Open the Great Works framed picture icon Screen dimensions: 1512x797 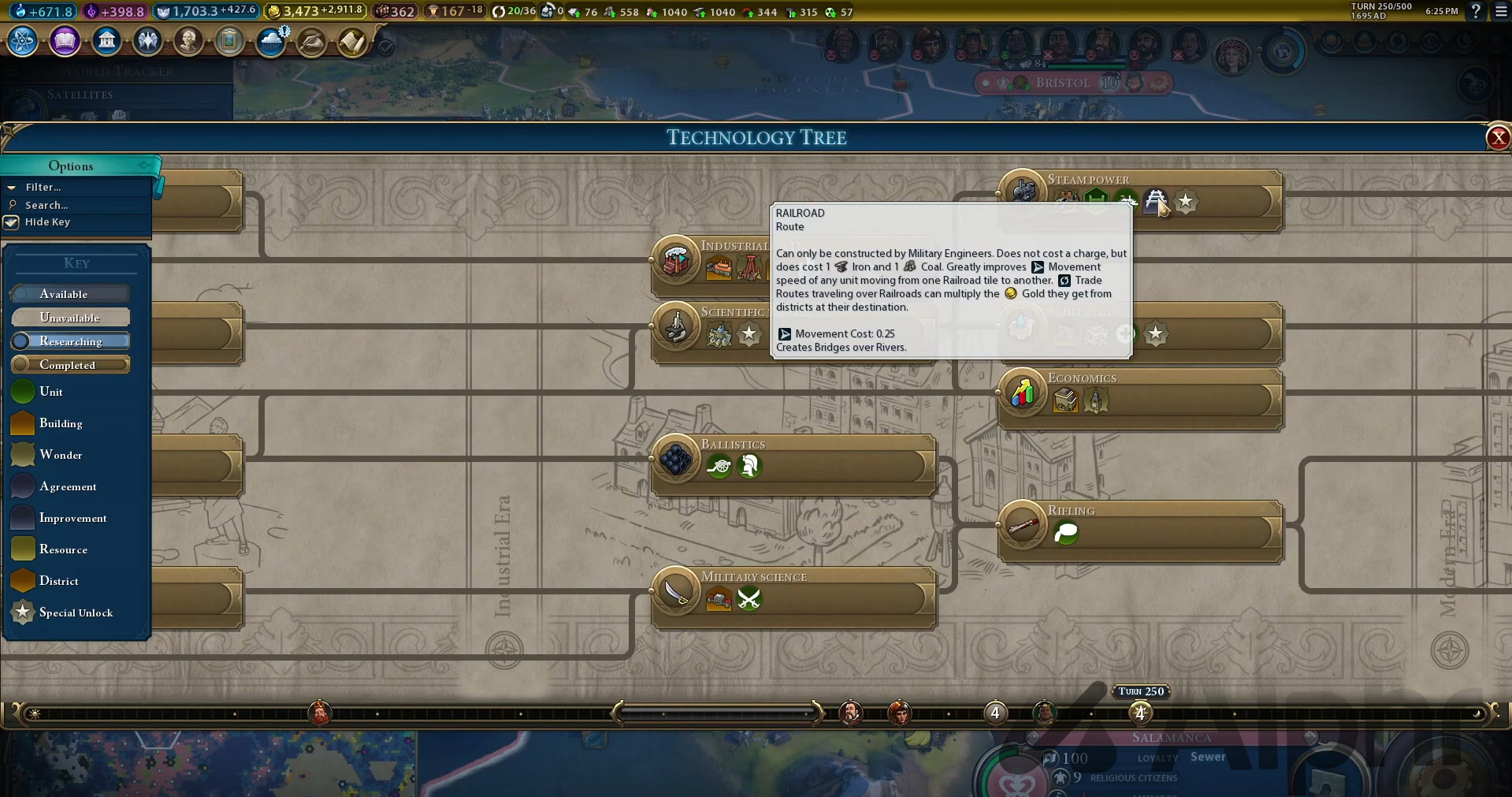[230, 41]
